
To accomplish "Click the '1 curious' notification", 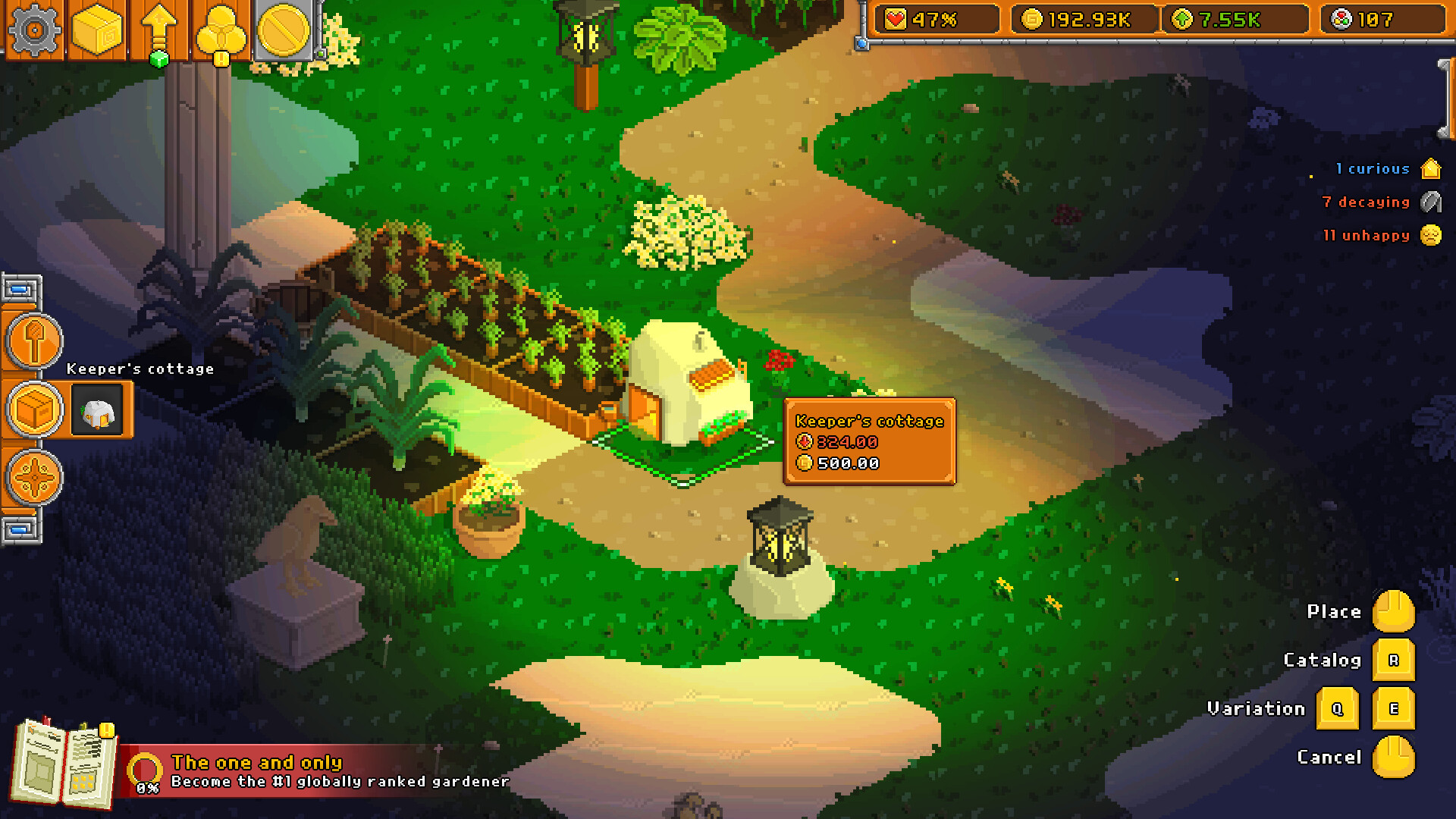I will 1373,169.
